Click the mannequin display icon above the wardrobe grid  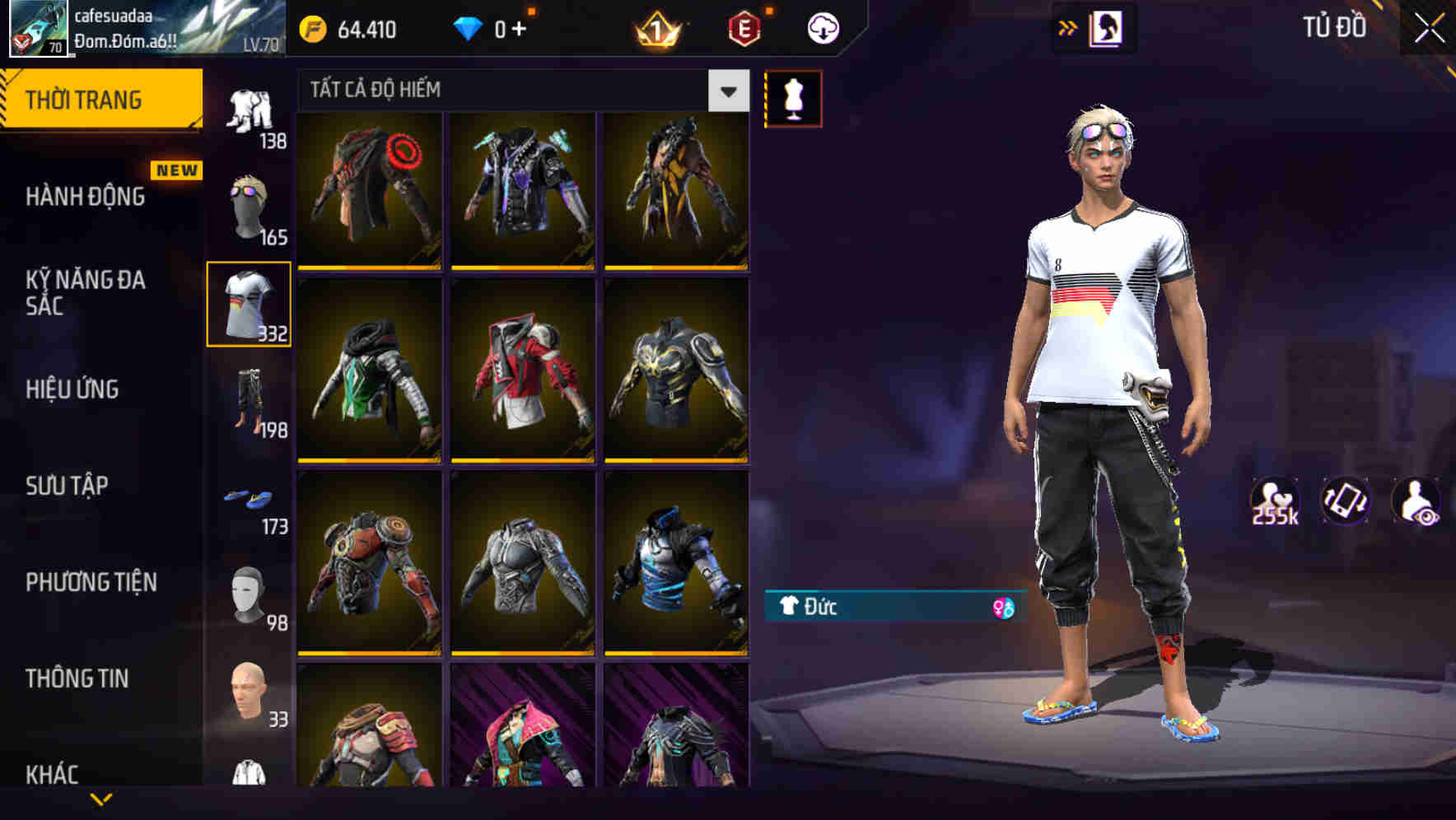(793, 97)
